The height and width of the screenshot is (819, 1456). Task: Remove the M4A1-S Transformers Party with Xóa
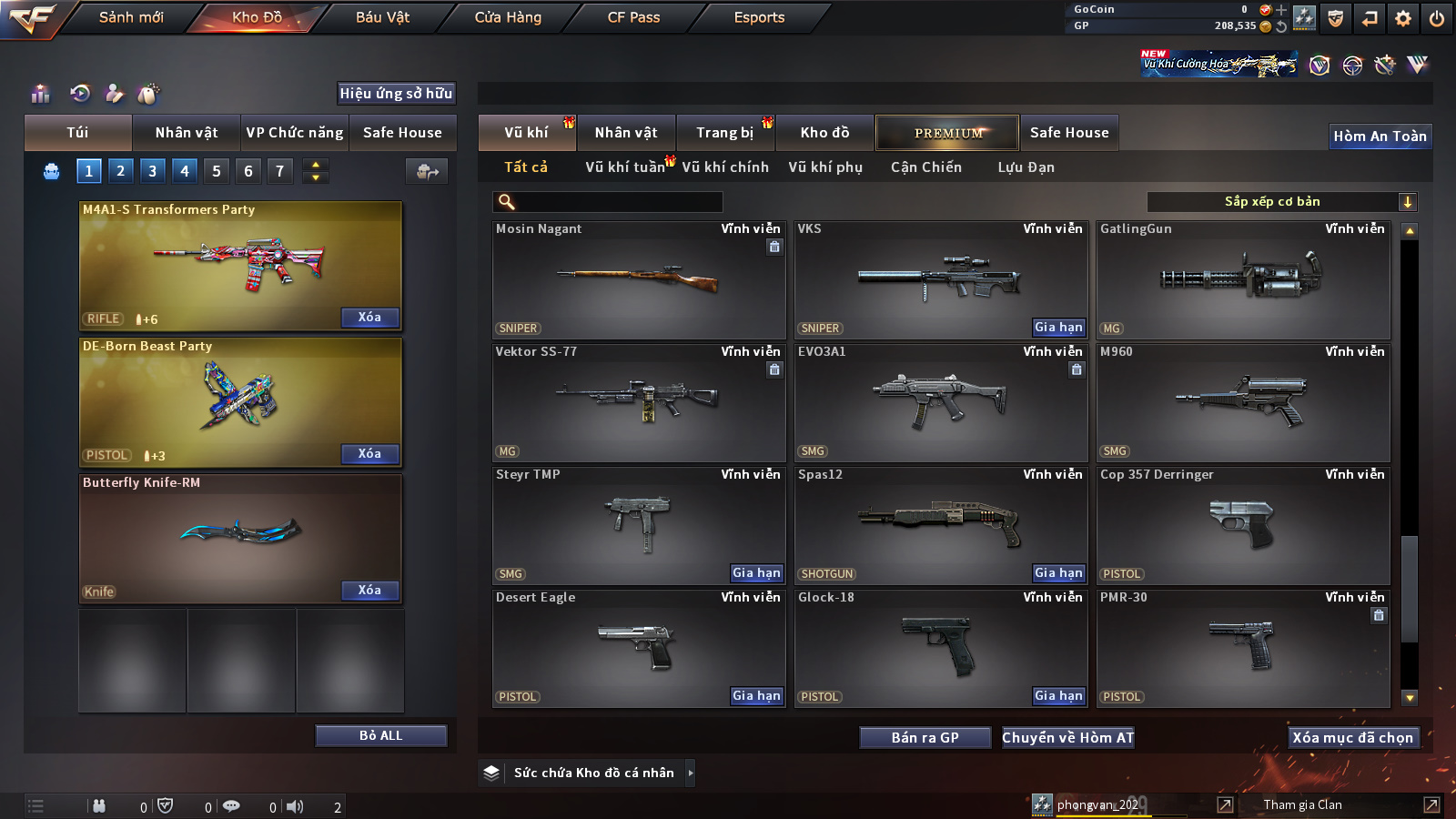click(369, 318)
